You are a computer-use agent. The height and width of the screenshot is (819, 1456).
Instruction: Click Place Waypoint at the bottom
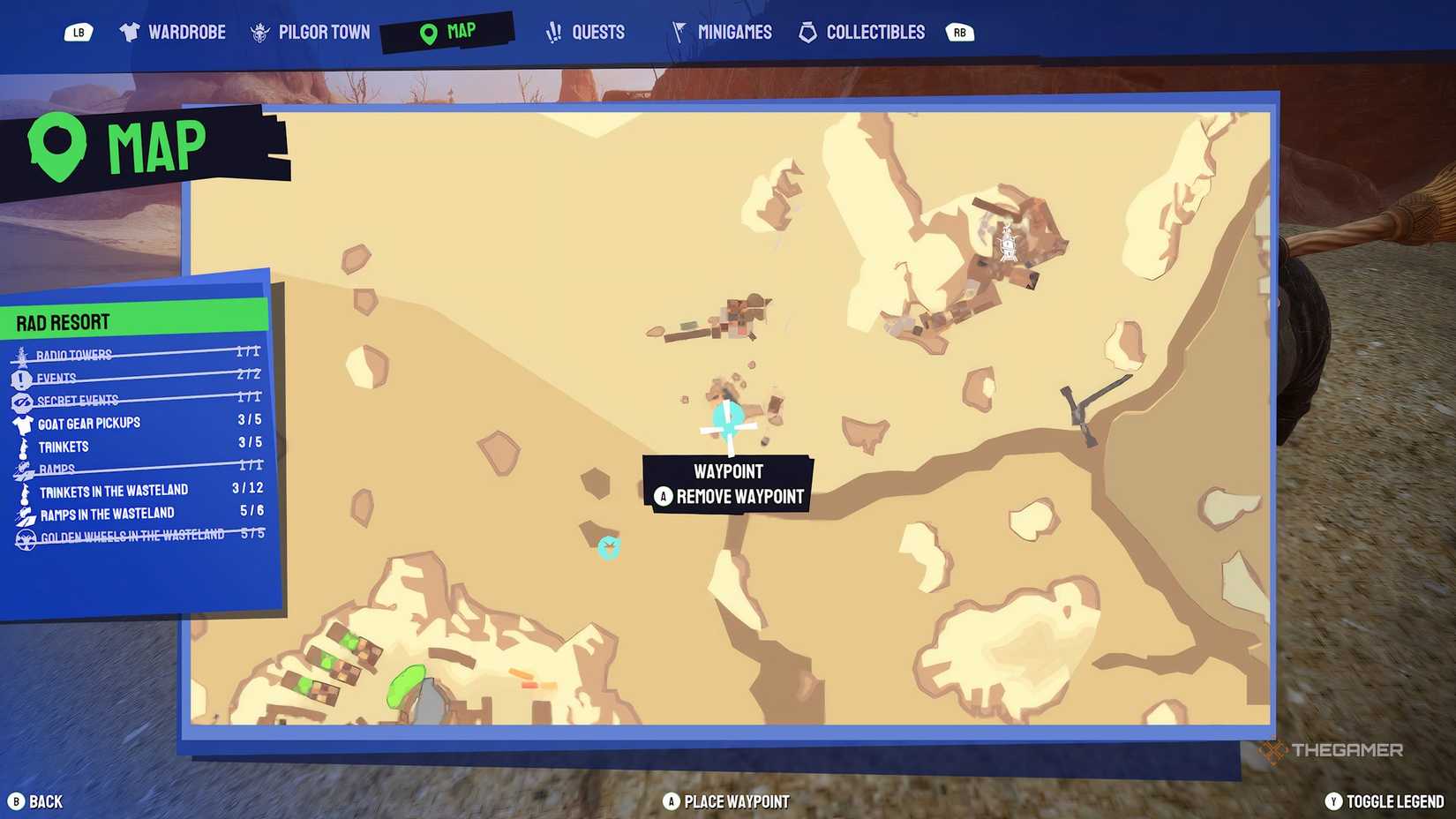coord(729,801)
